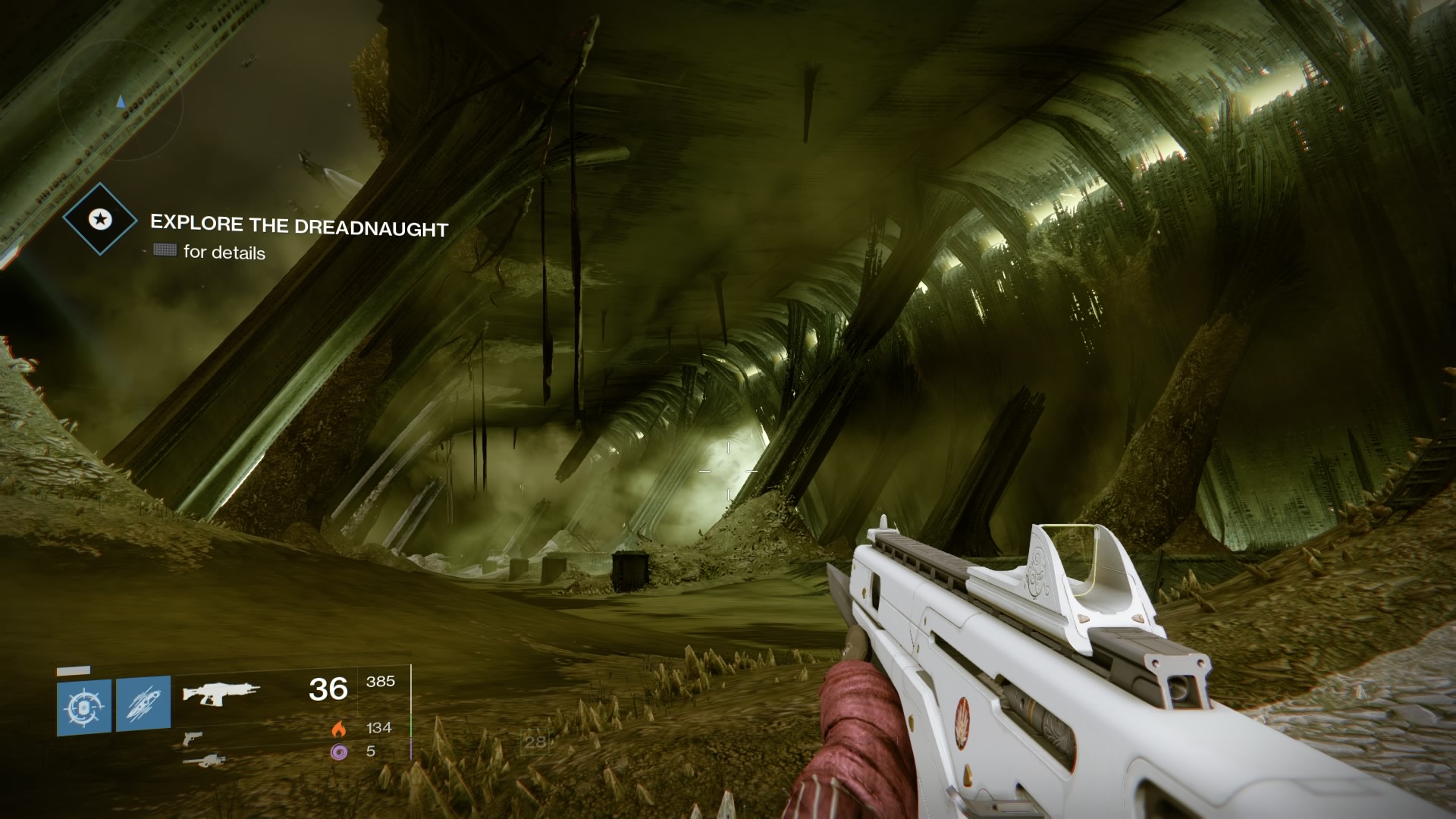Switch to the heavy weapon icon
The height and width of the screenshot is (819, 1456).
pos(204,760)
